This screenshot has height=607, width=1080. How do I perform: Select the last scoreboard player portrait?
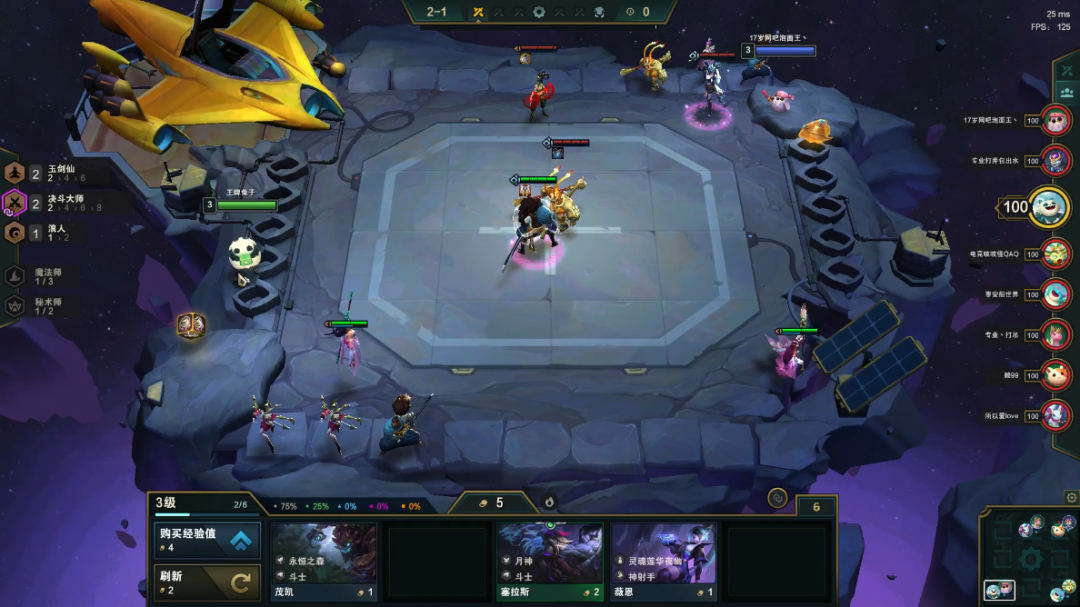1056,414
